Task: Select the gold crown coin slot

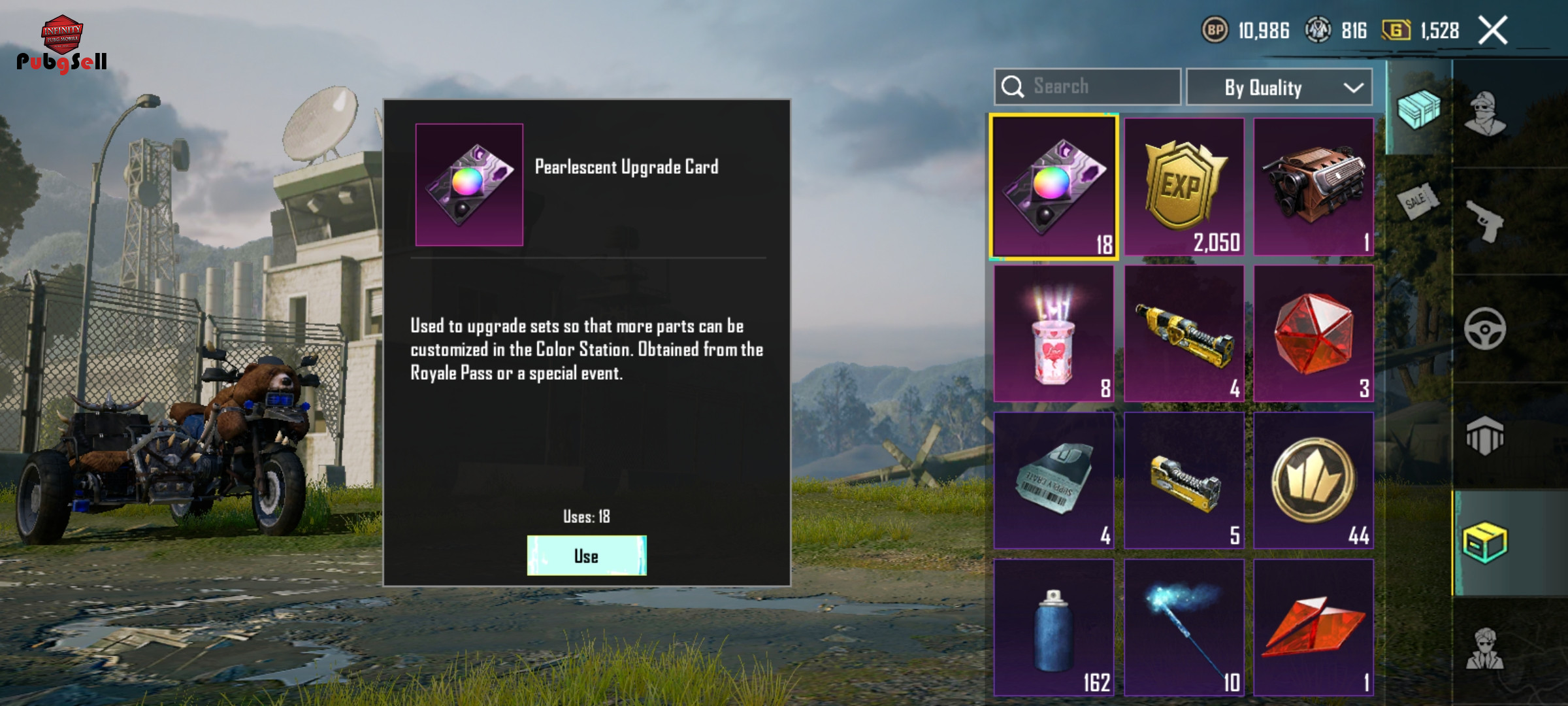Action: coord(1313,480)
